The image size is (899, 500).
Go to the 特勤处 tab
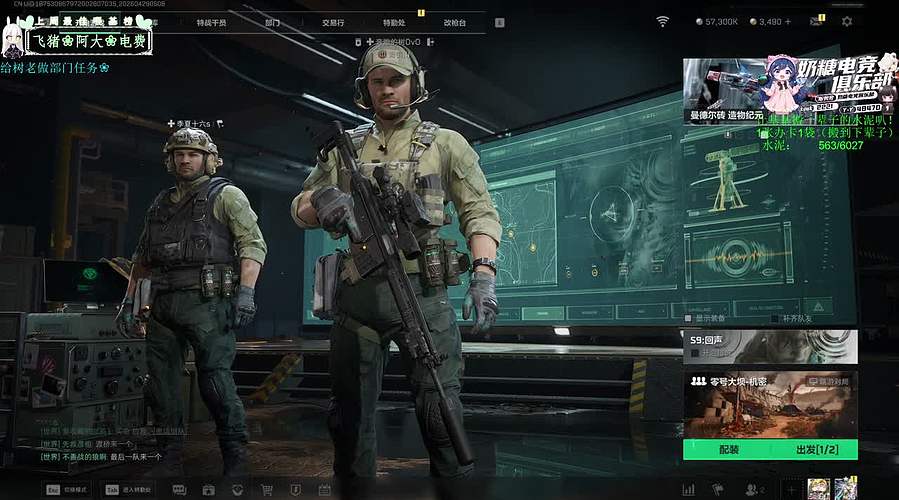[394, 21]
